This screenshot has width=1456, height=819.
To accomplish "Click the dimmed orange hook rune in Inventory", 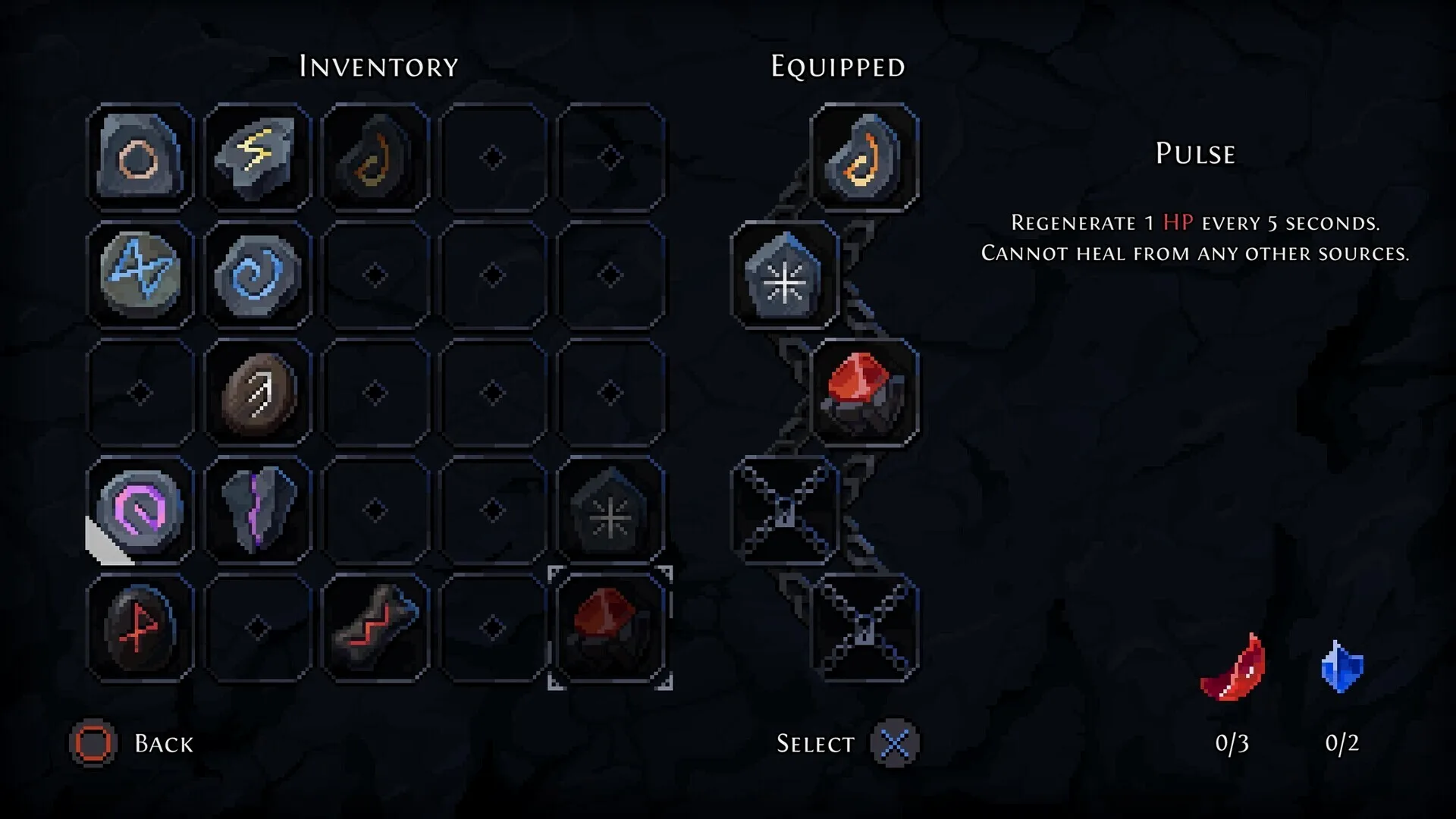I will (375, 158).
